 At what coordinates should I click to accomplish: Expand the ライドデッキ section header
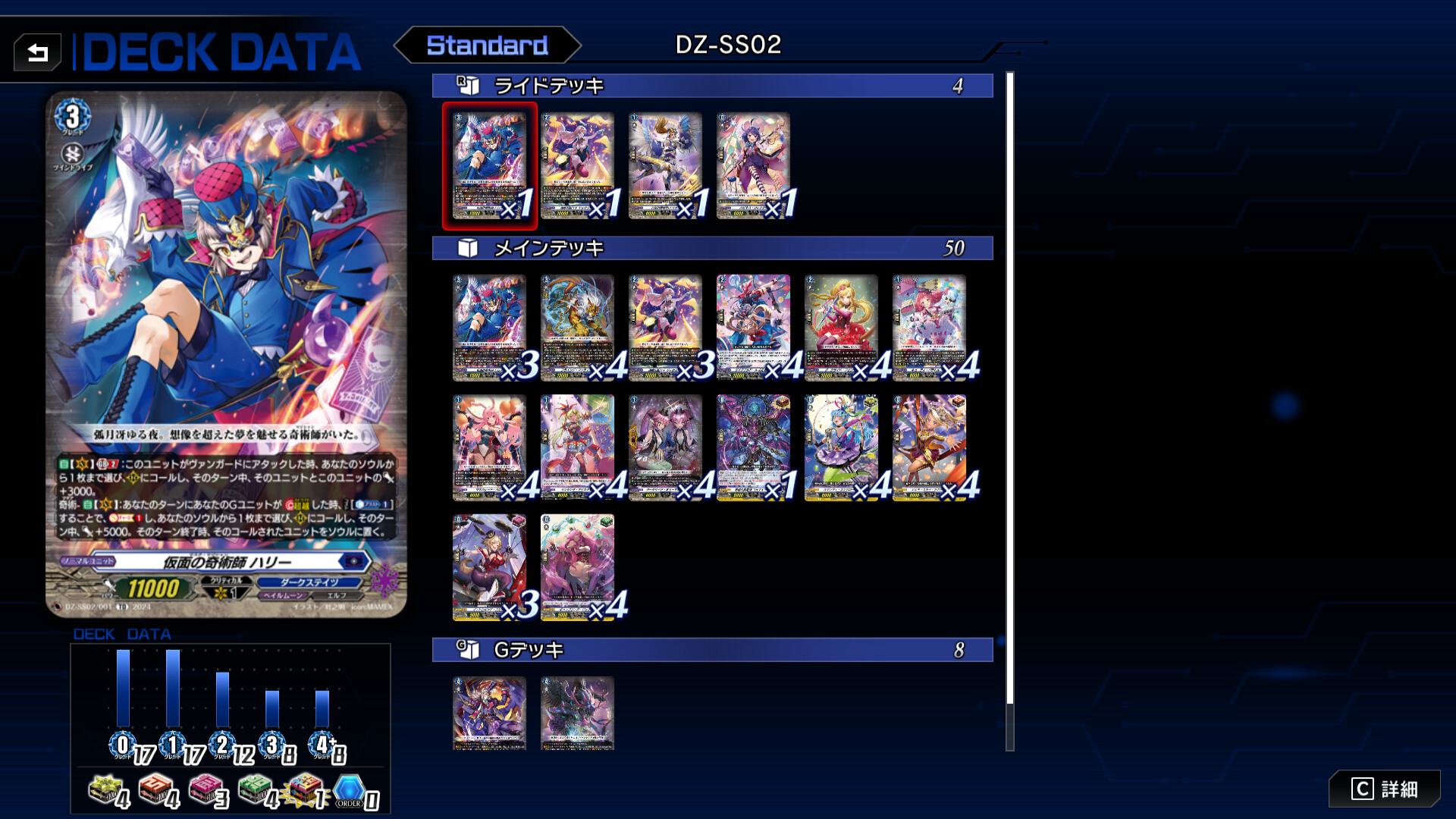713,86
